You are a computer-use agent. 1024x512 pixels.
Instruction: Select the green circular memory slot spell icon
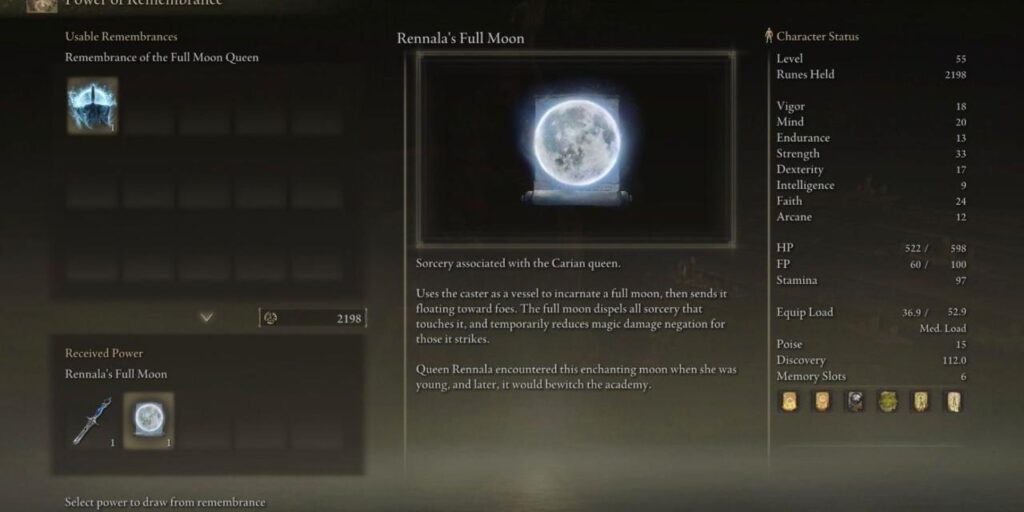point(888,402)
